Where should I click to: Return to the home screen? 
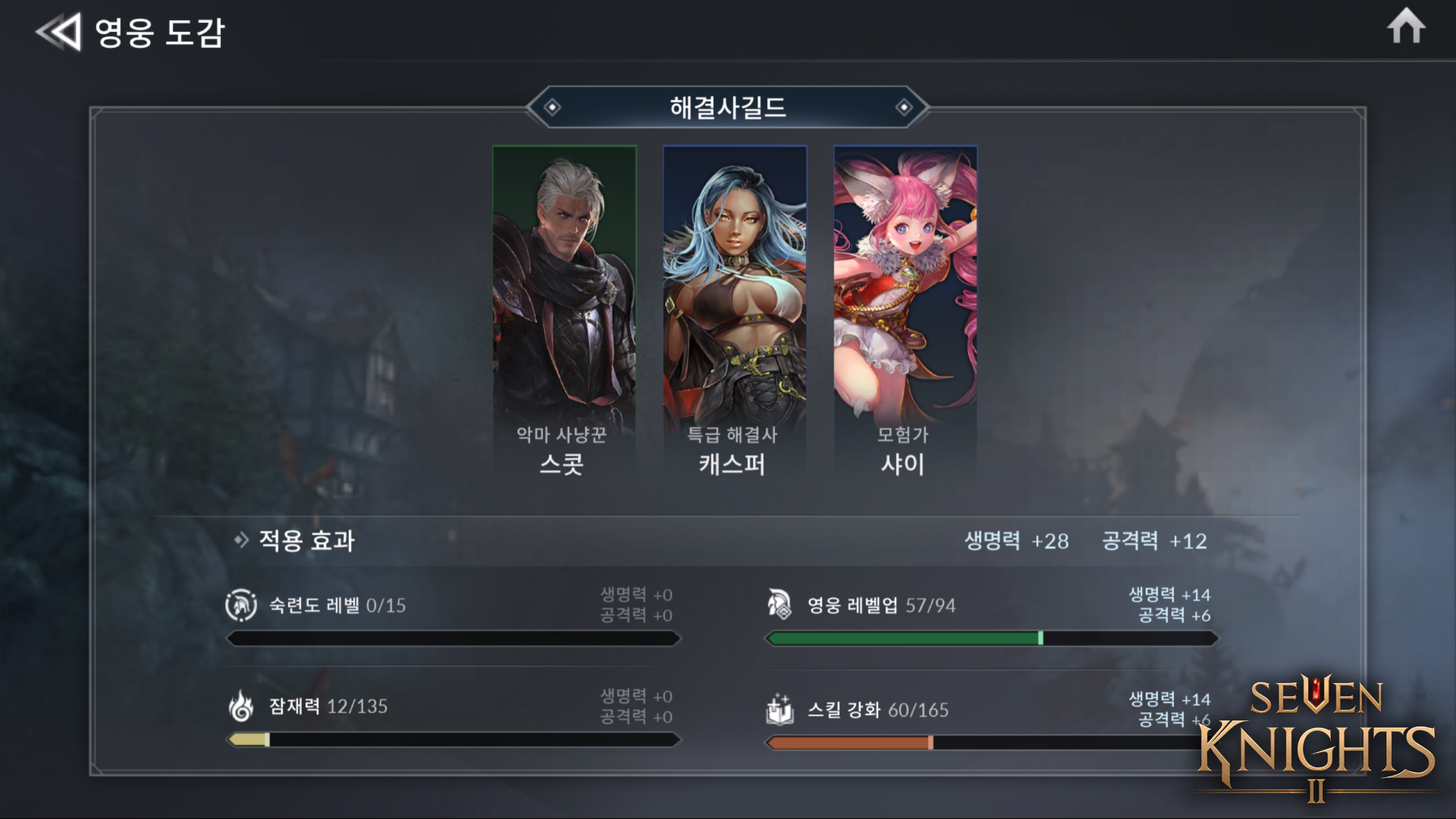coord(1406,27)
